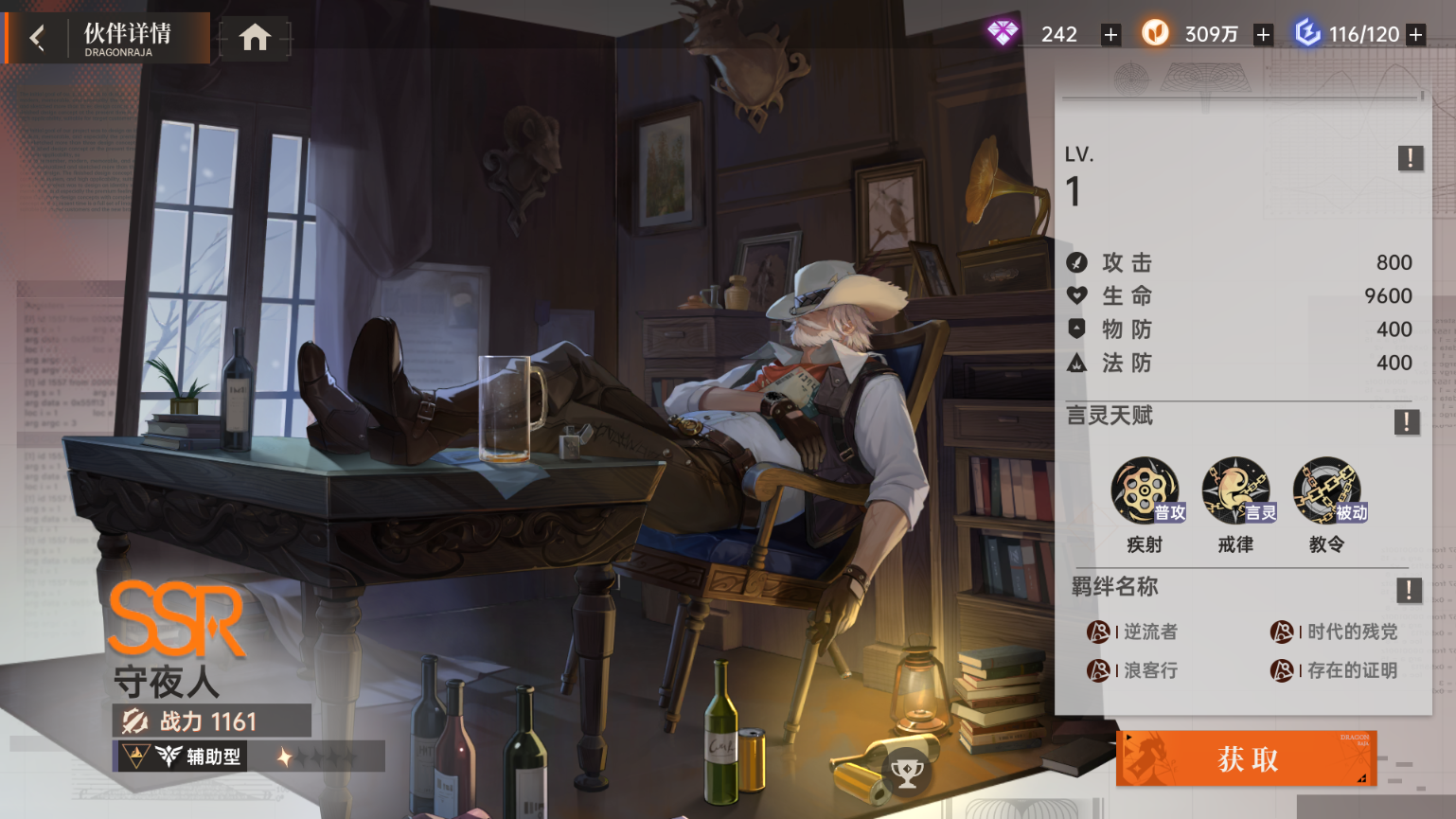Select the 疾射 basic attack skill
This screenshot has width=1456, height=819.
click(1145, 490)
